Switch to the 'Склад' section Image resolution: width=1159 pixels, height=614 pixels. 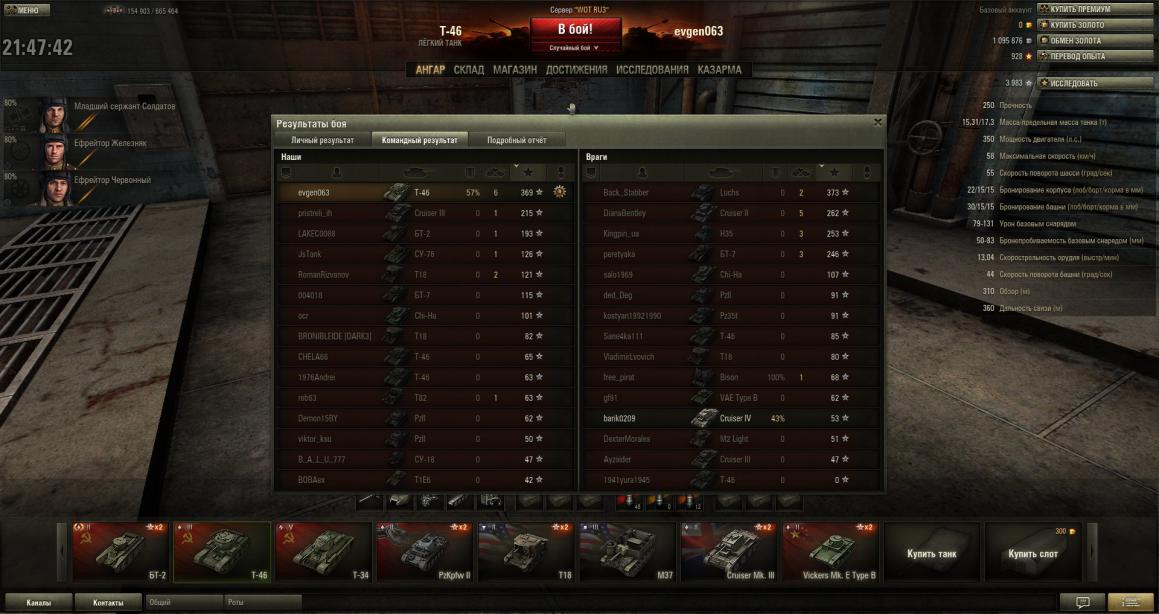468,70
